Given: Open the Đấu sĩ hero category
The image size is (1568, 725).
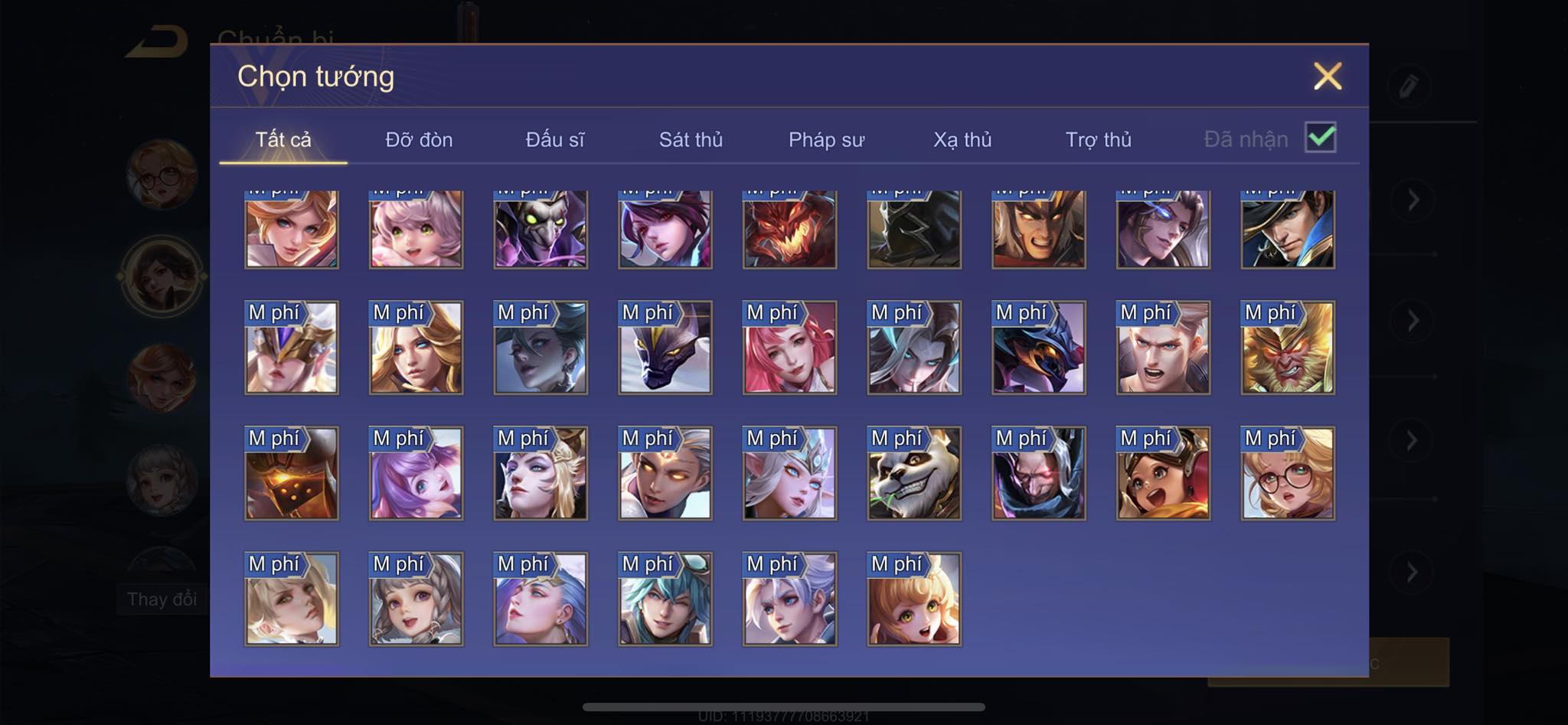Looking at the screenshot, I should click(555, 139).
